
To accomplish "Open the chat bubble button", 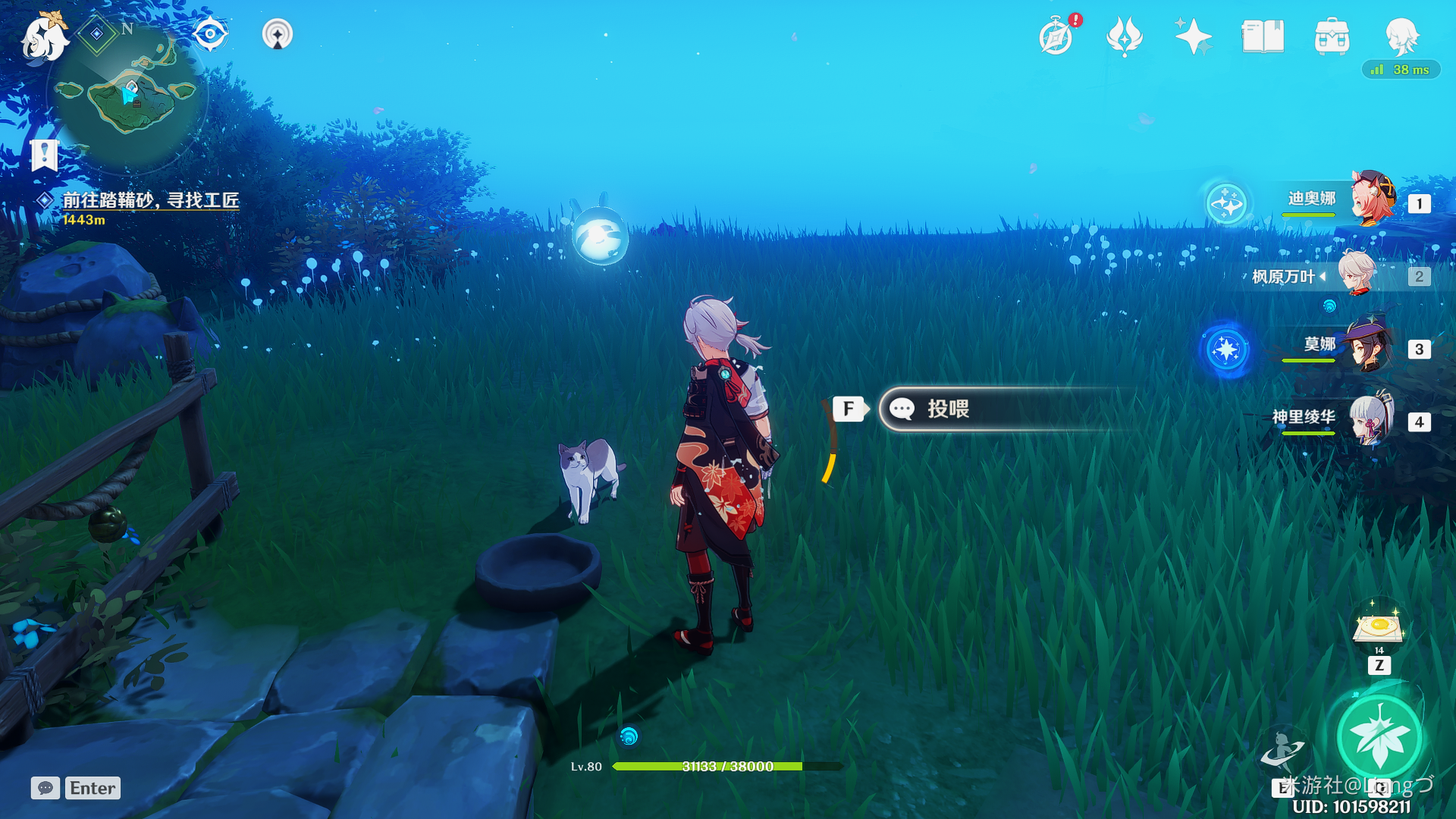I will coord(45,788).
